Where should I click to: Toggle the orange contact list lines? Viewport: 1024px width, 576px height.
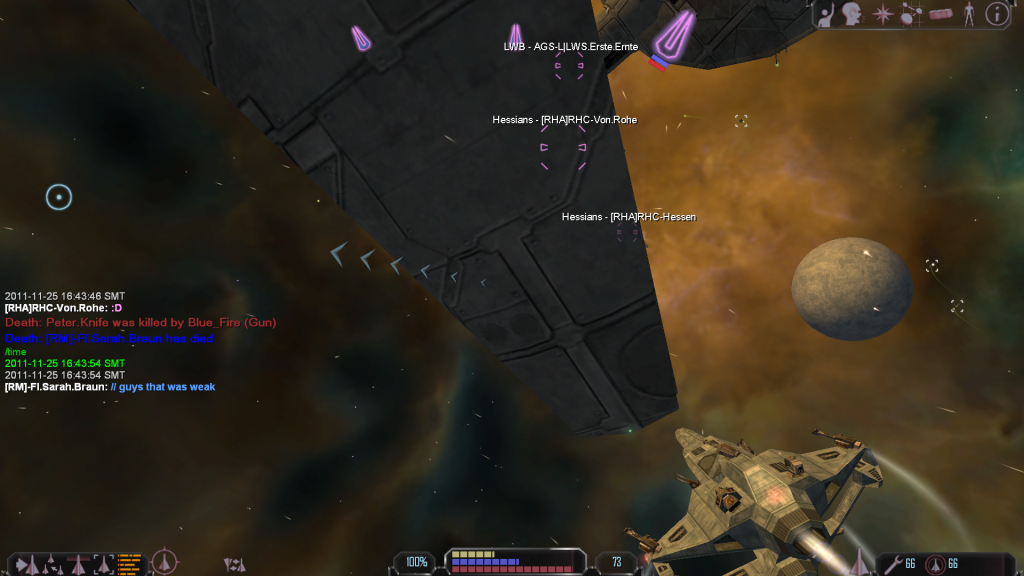point(129,562)
